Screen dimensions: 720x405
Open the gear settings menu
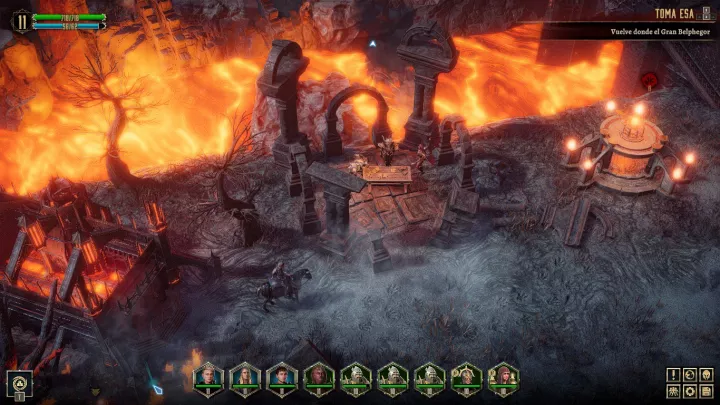689,389
